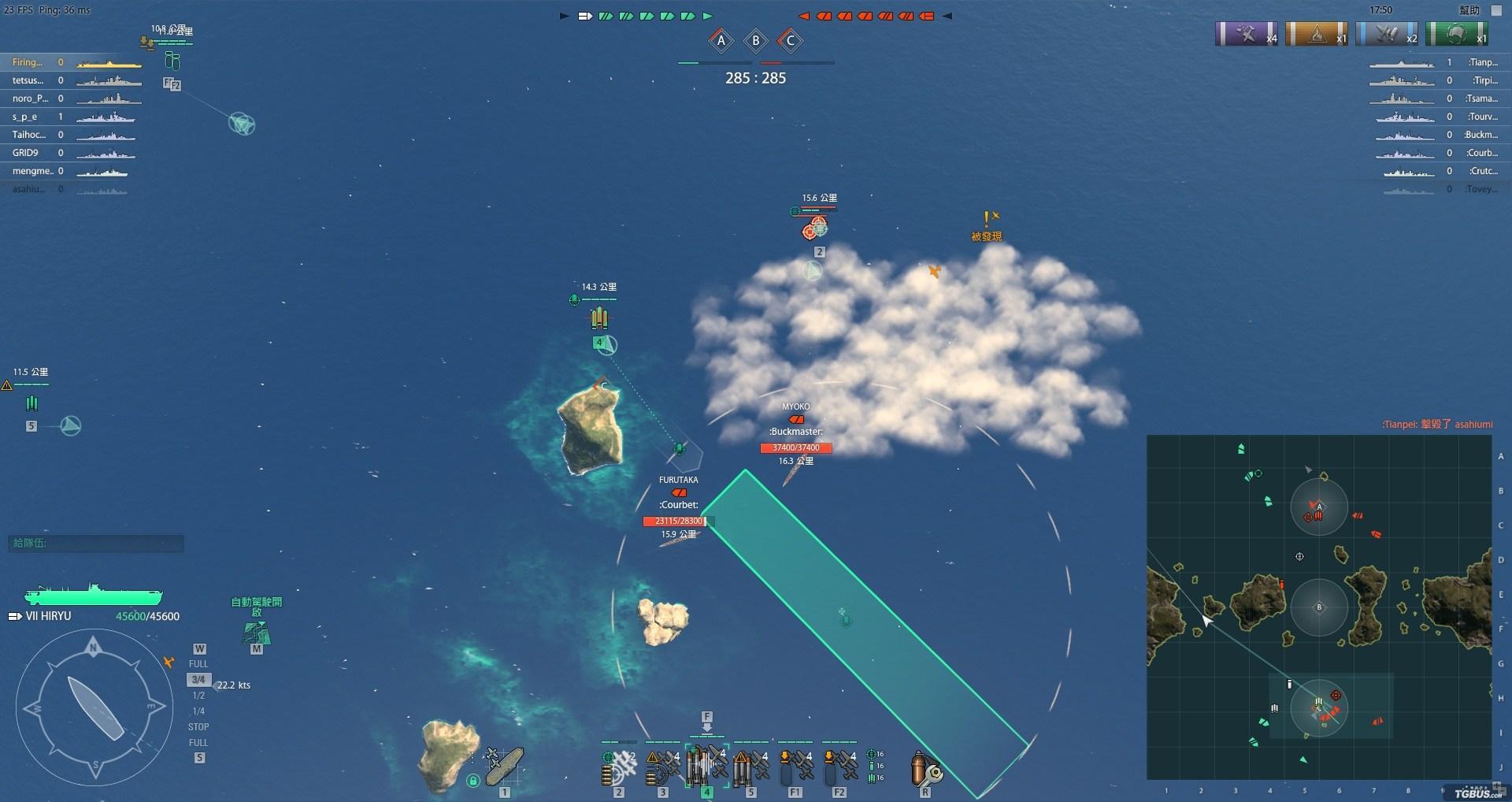Click the green ribbon with x1
The image size is (1512, 802).
(1456, 35)
